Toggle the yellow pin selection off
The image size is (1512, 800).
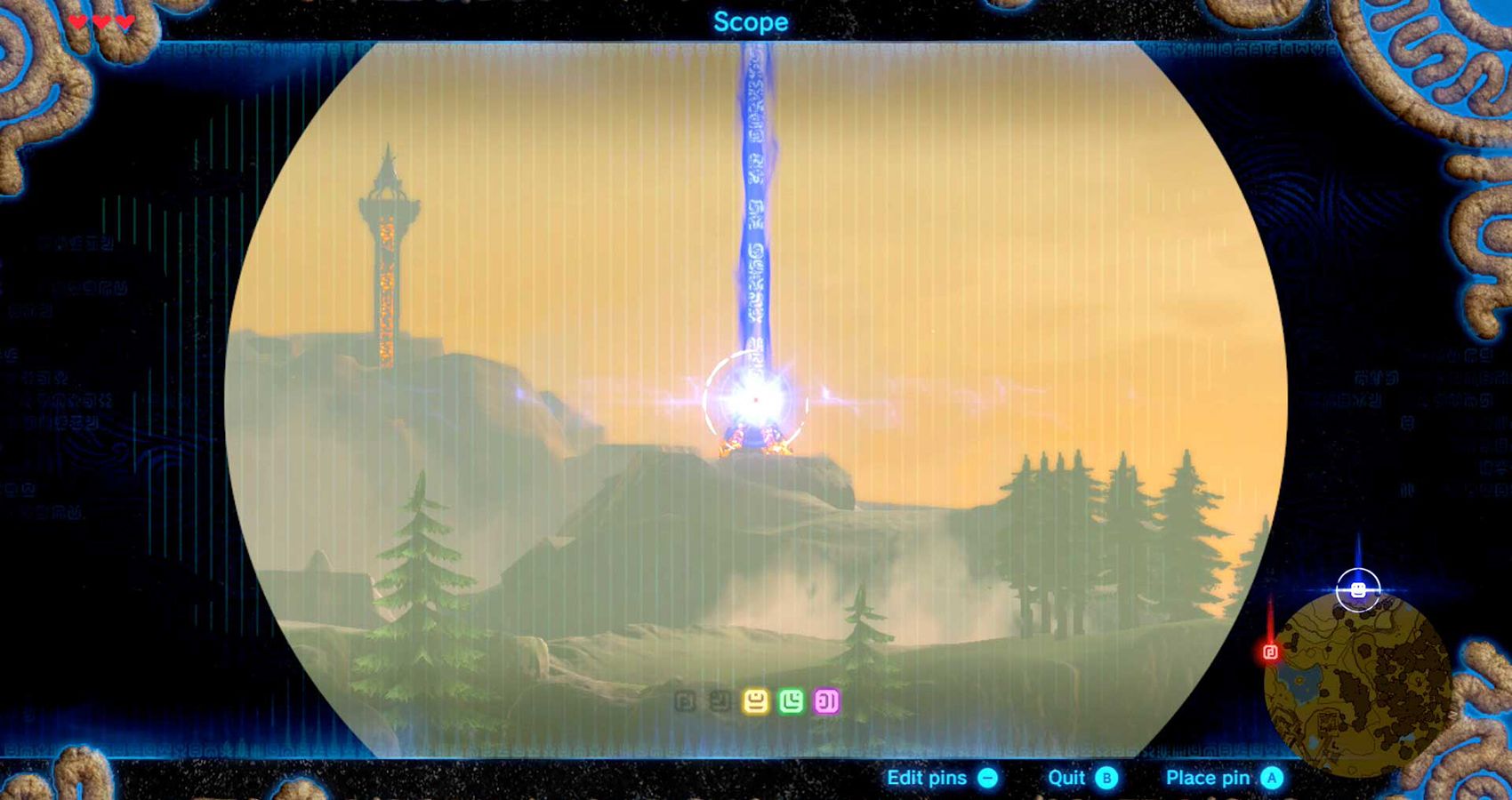pos(756,700)
